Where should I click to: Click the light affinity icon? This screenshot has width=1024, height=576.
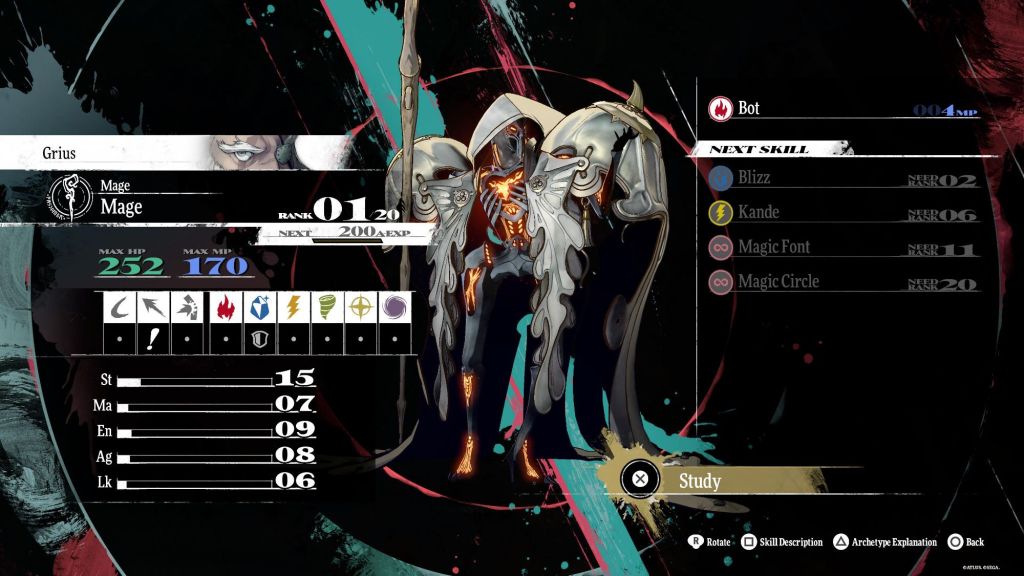pos(362,307)
